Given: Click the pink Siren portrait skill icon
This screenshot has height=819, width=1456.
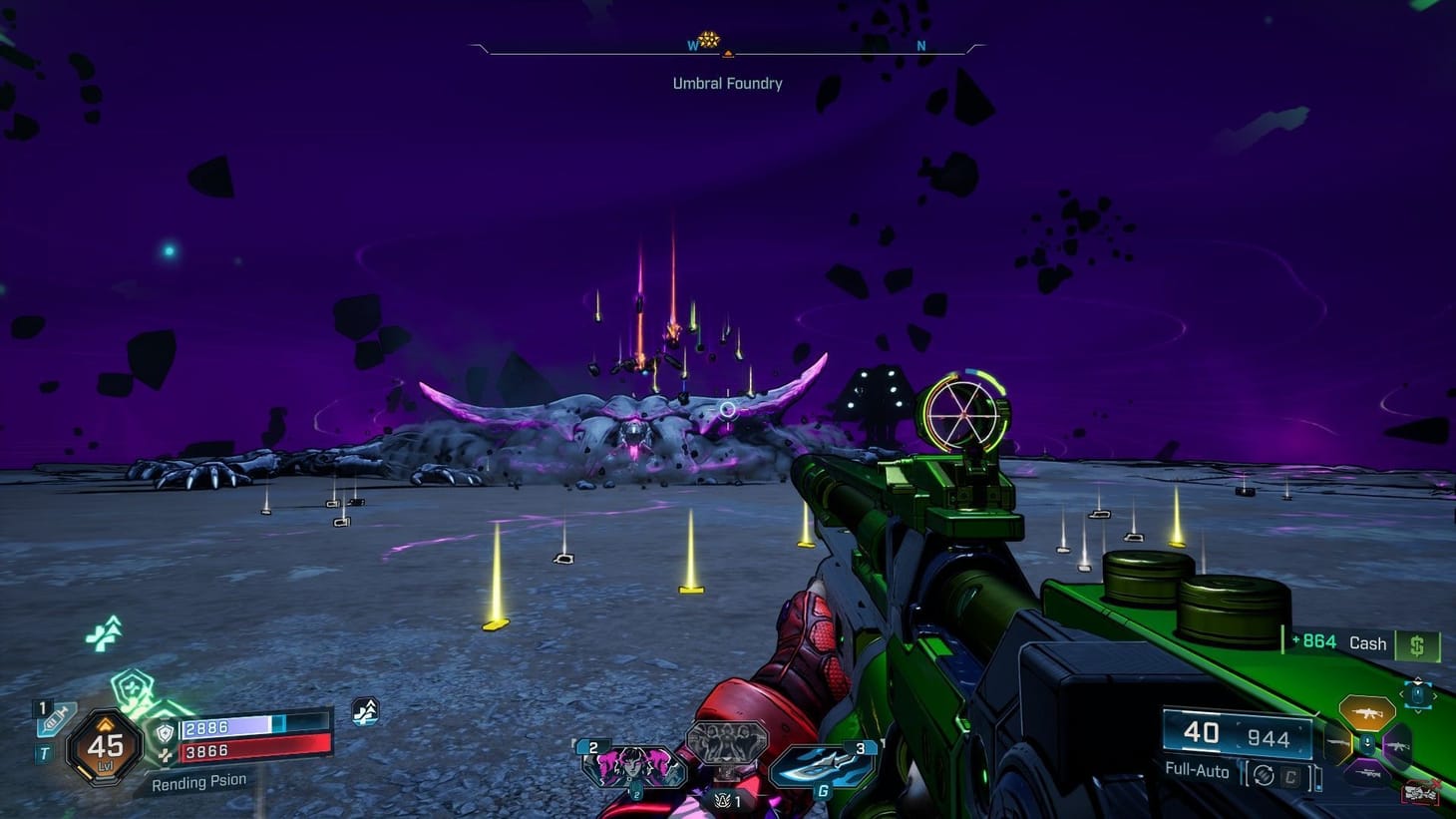Looking at the screenshot, I should tap(633, 764).
